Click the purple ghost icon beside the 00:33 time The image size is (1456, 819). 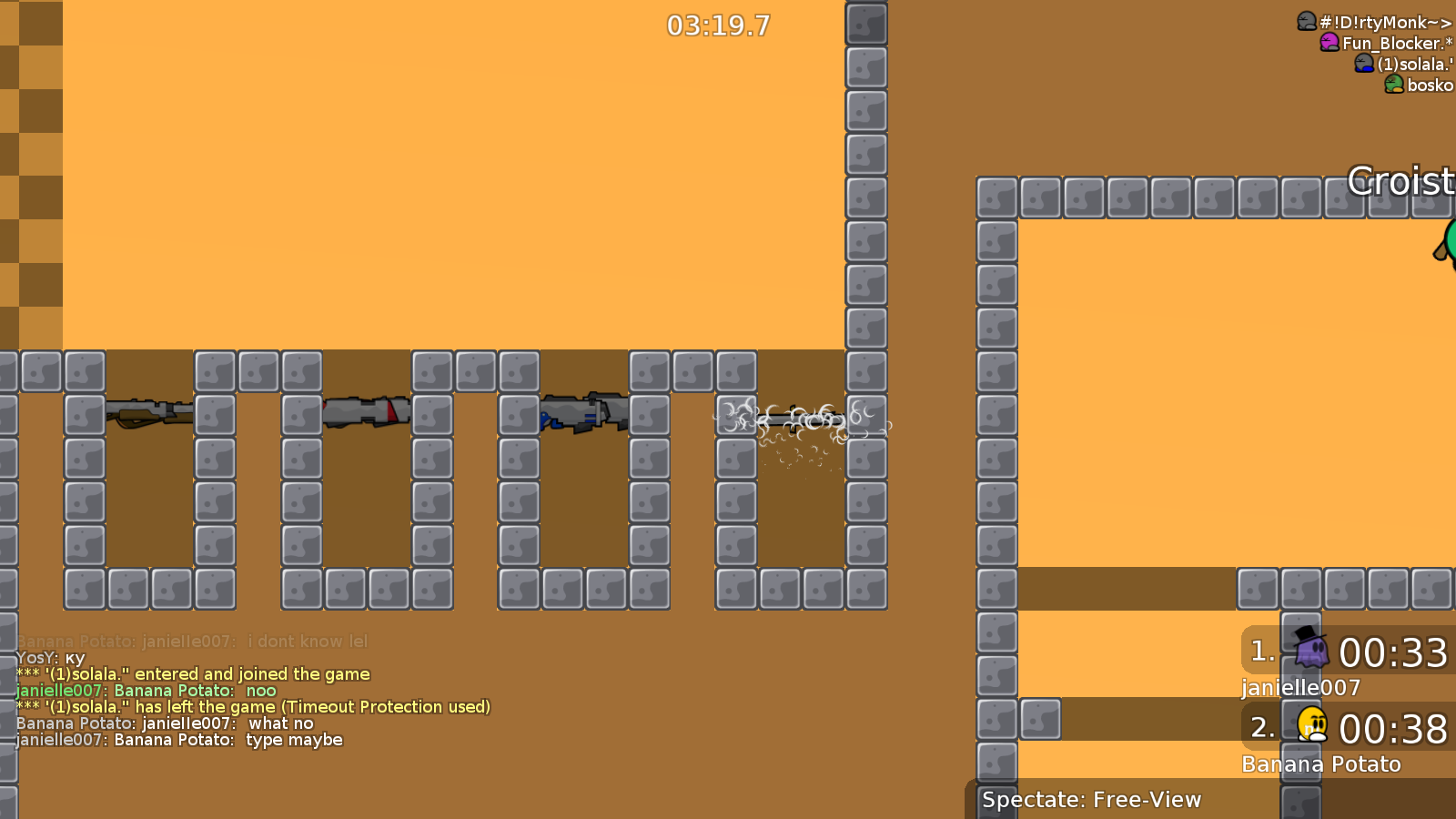pyautogui.click(x=1310, y=652)
